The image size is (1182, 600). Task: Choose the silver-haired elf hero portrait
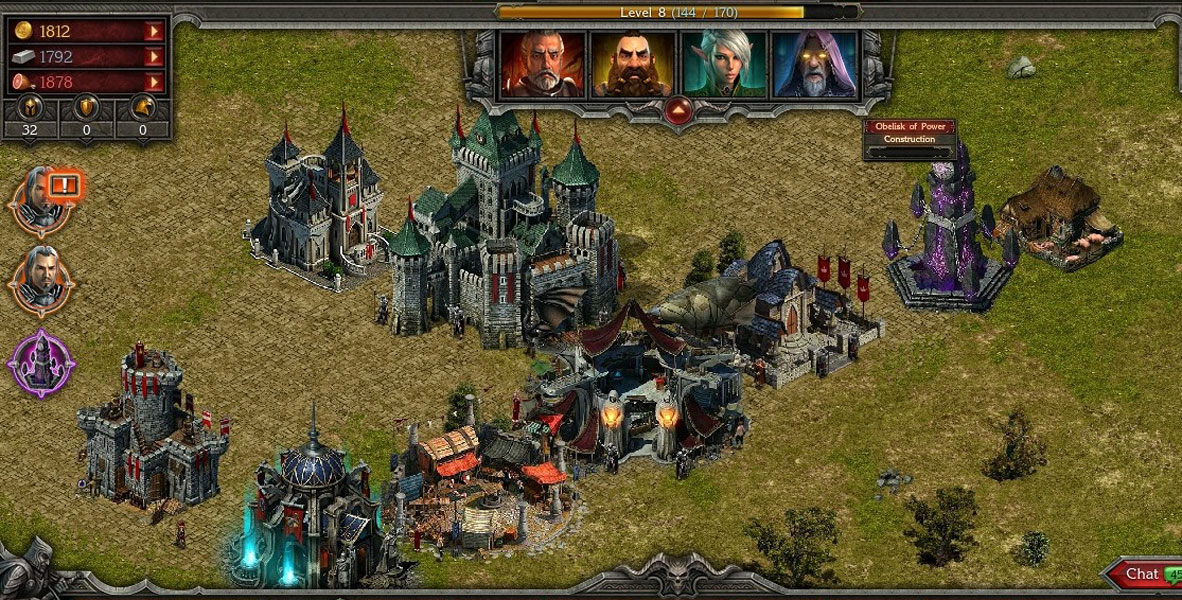click(724, 64)
